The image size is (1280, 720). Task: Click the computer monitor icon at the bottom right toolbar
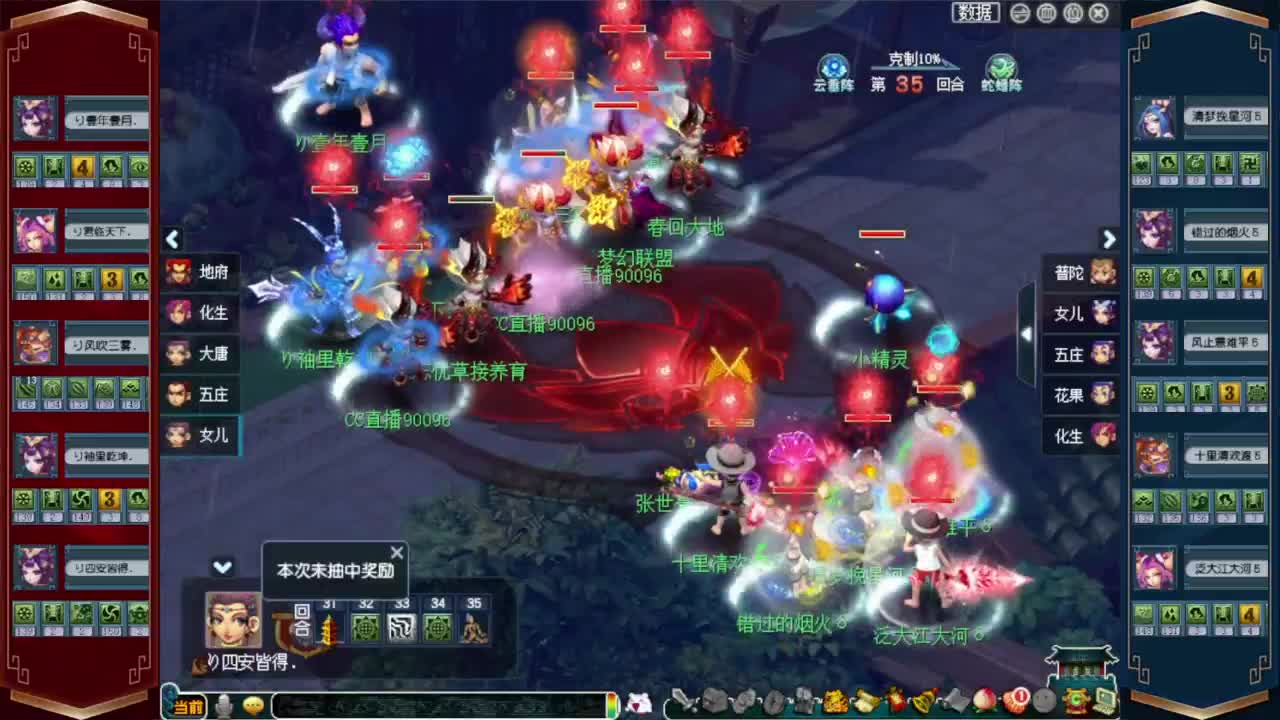click(x=1105, y=702)
